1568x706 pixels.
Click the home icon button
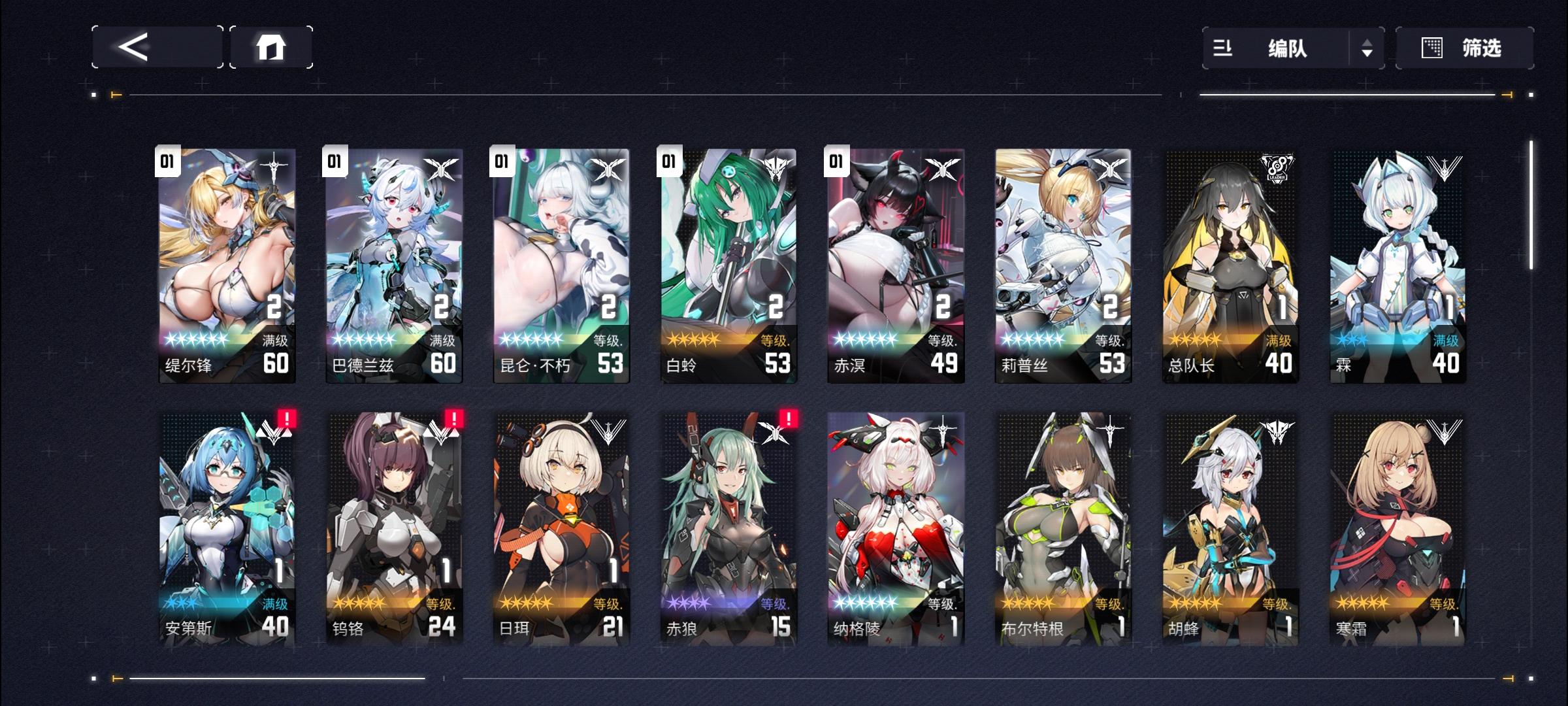(x=270, y=47)
